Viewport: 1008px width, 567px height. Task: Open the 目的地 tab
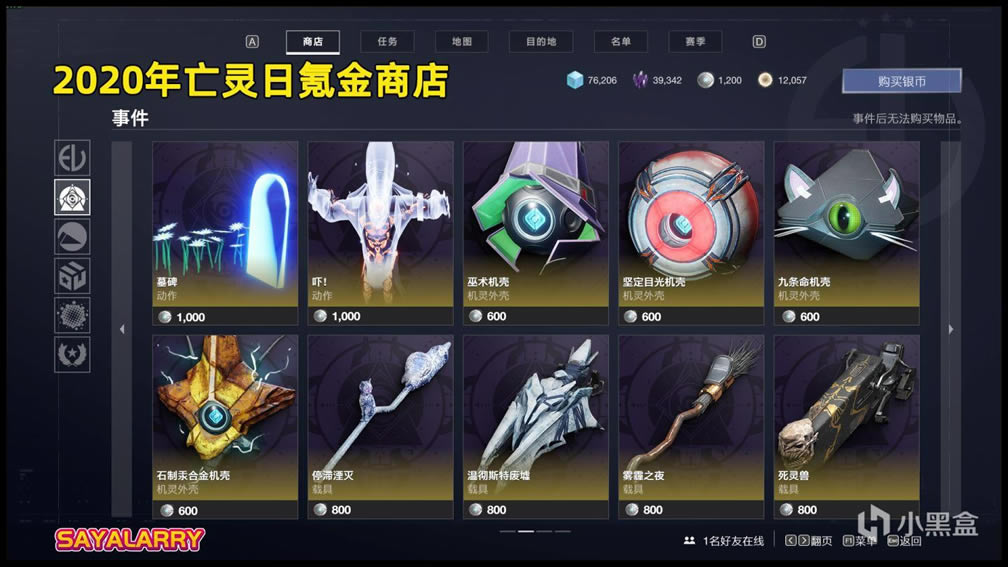[x=541, y=42]
